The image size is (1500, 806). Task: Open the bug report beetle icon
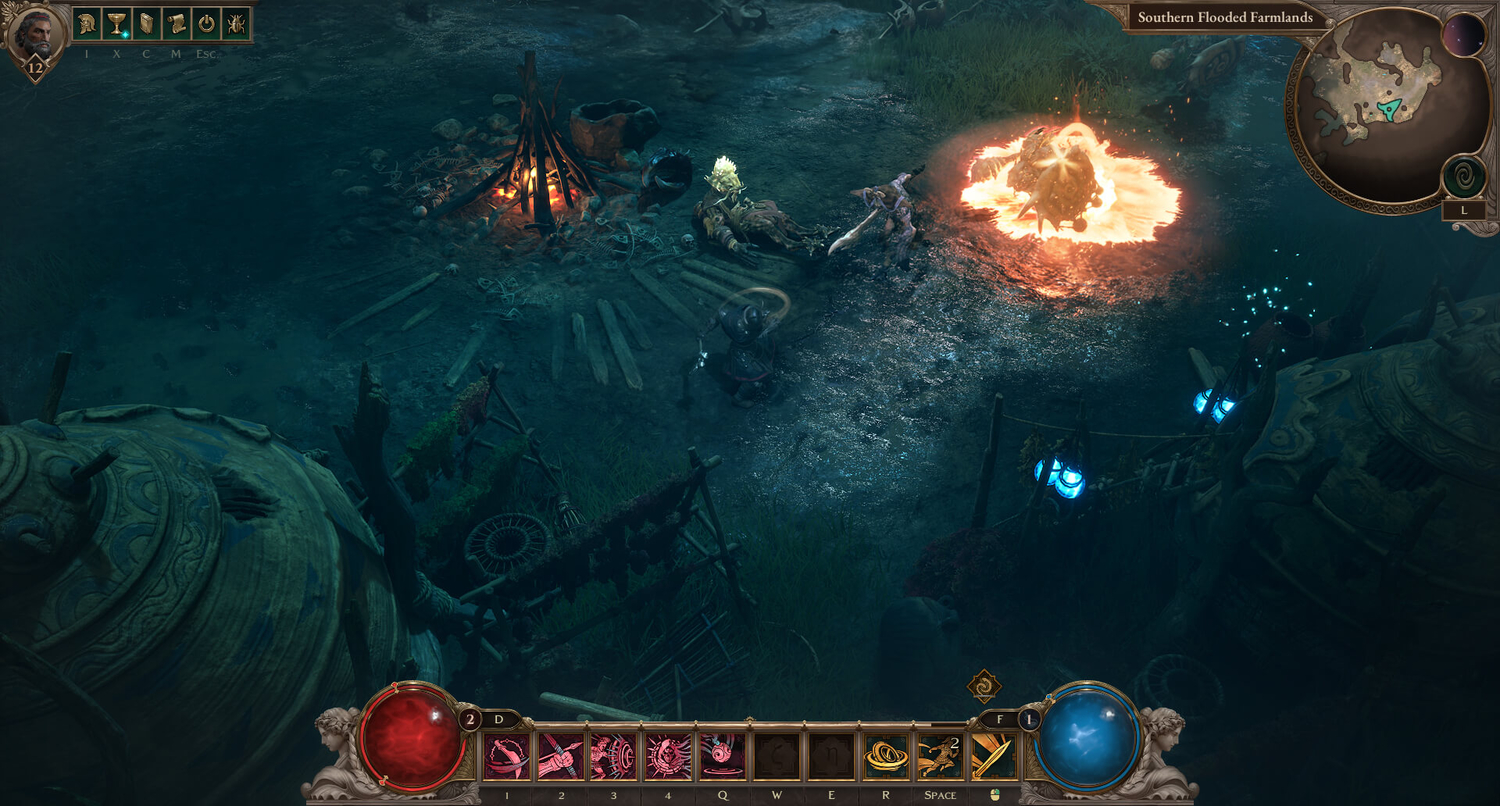click(236, 23)
